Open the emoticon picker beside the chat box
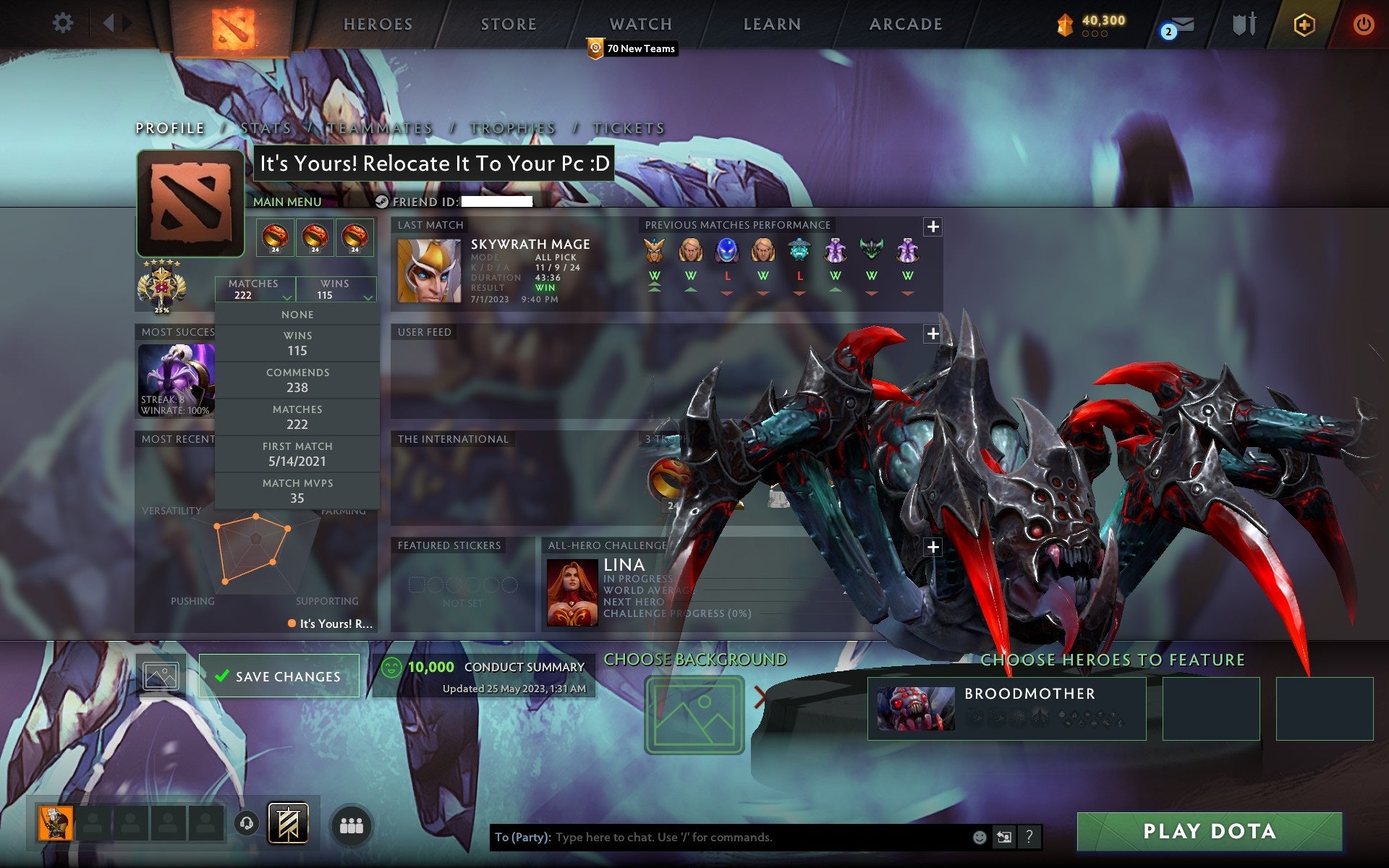Screen dimensions: 1389x868 click(x=980, y=837)
